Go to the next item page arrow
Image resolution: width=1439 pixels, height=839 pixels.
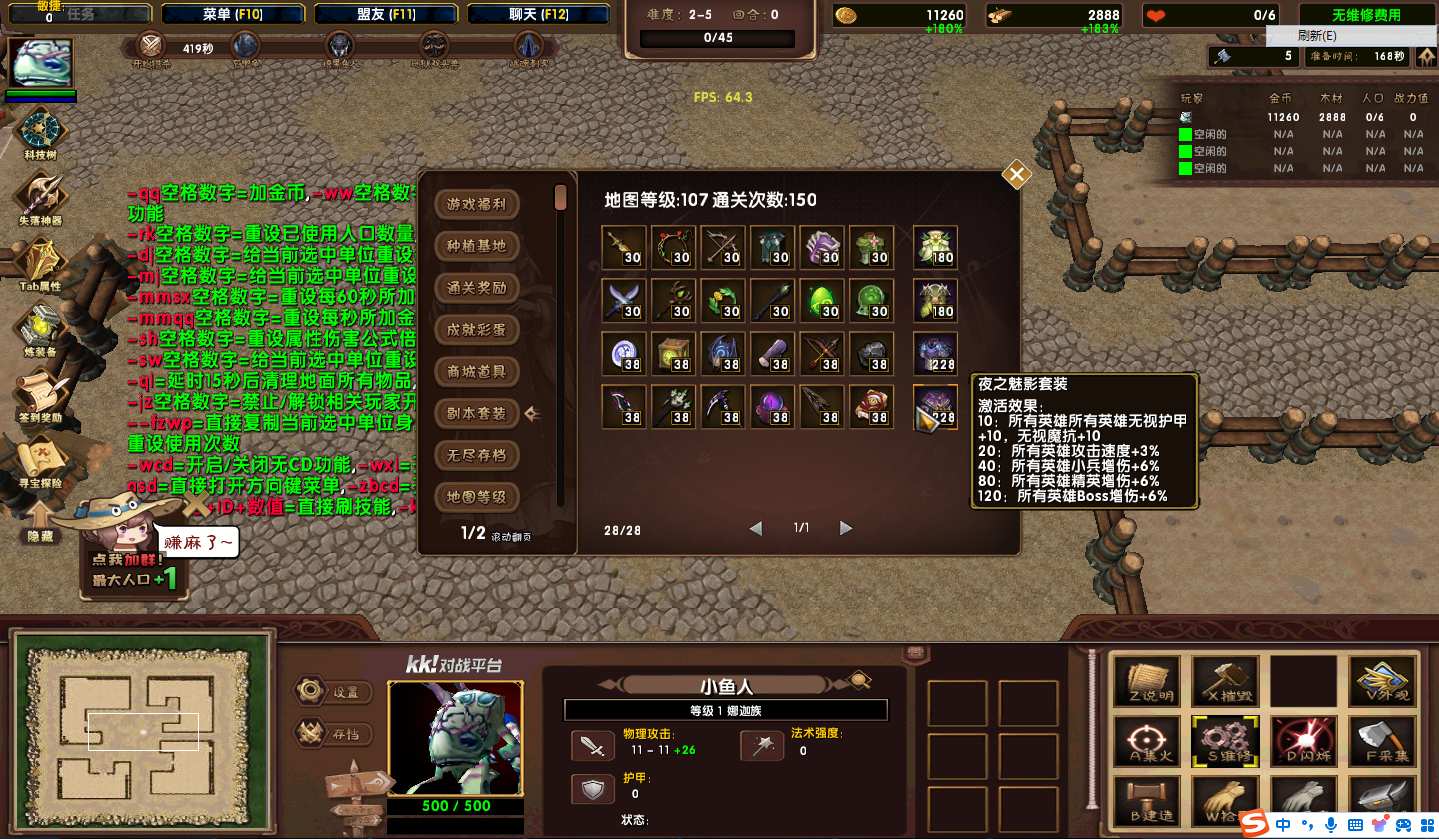pyautogui.click(x=846, y=528)
